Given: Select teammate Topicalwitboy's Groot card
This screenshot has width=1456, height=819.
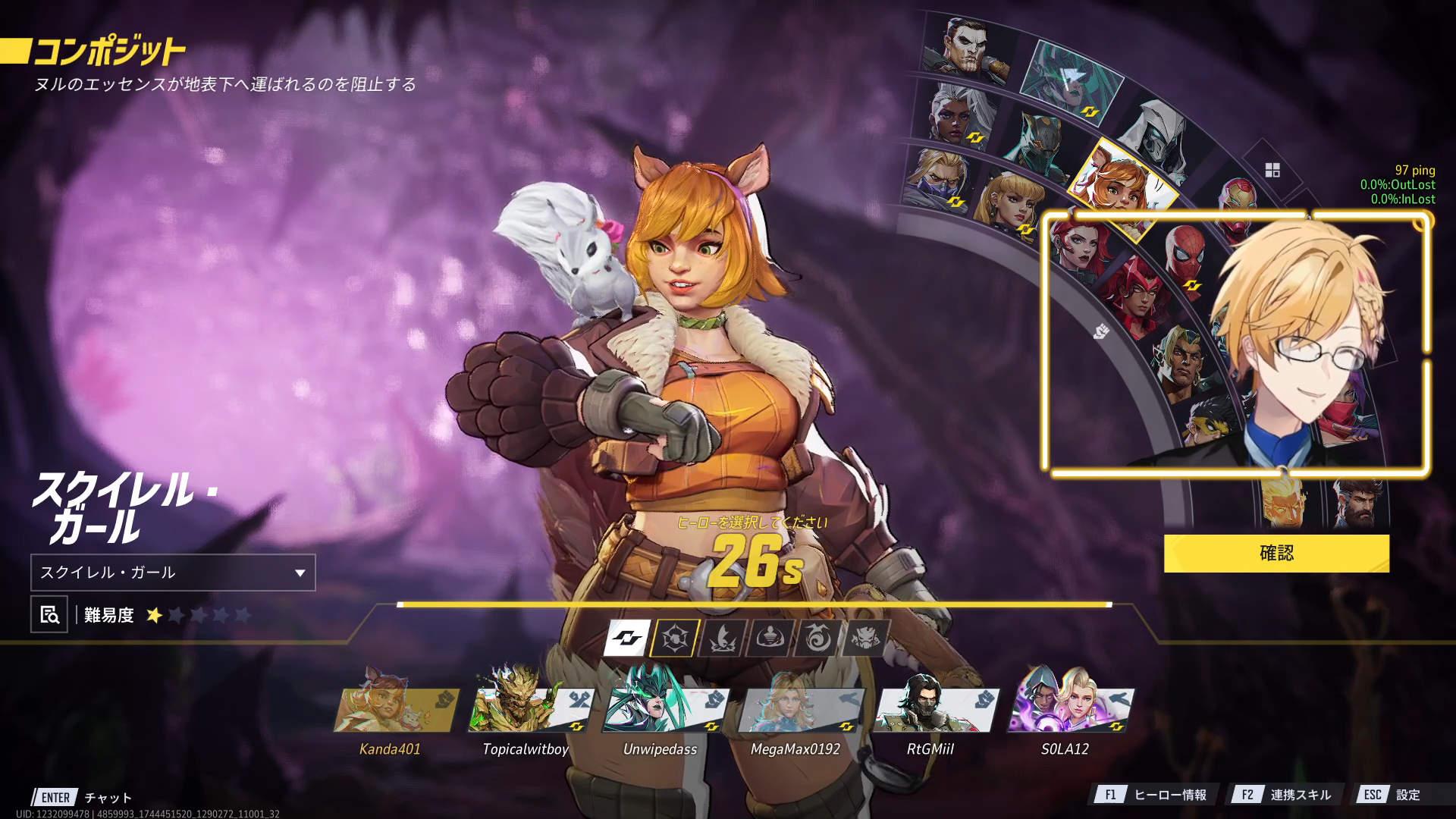Looking at the screenshot, I should coord(526,710).
